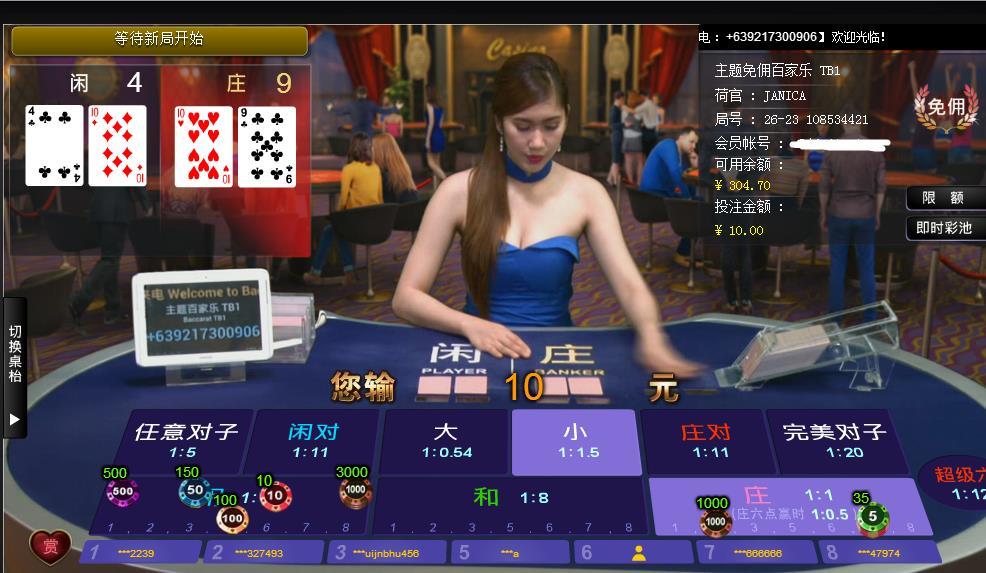Place a bet on 闲对 (player pair)

coord(313,440)
